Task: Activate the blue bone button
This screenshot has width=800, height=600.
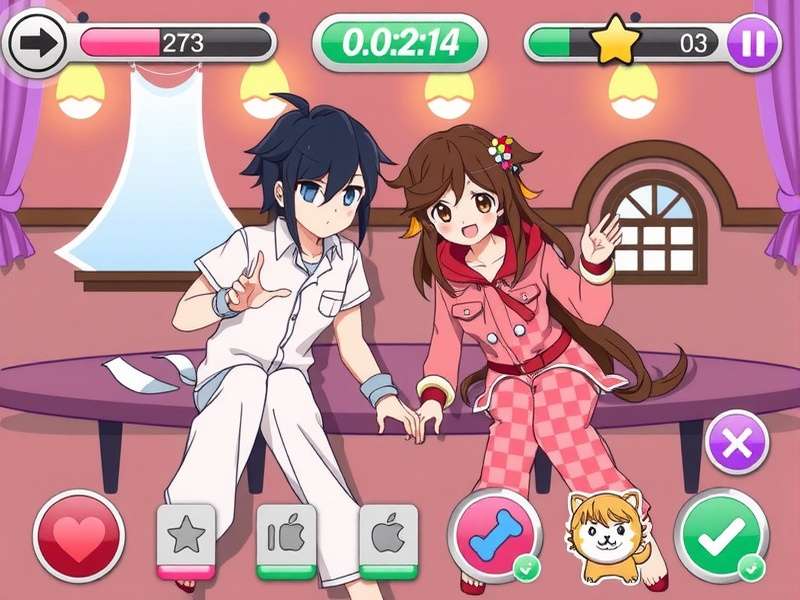Action: (x=494, y=536)
